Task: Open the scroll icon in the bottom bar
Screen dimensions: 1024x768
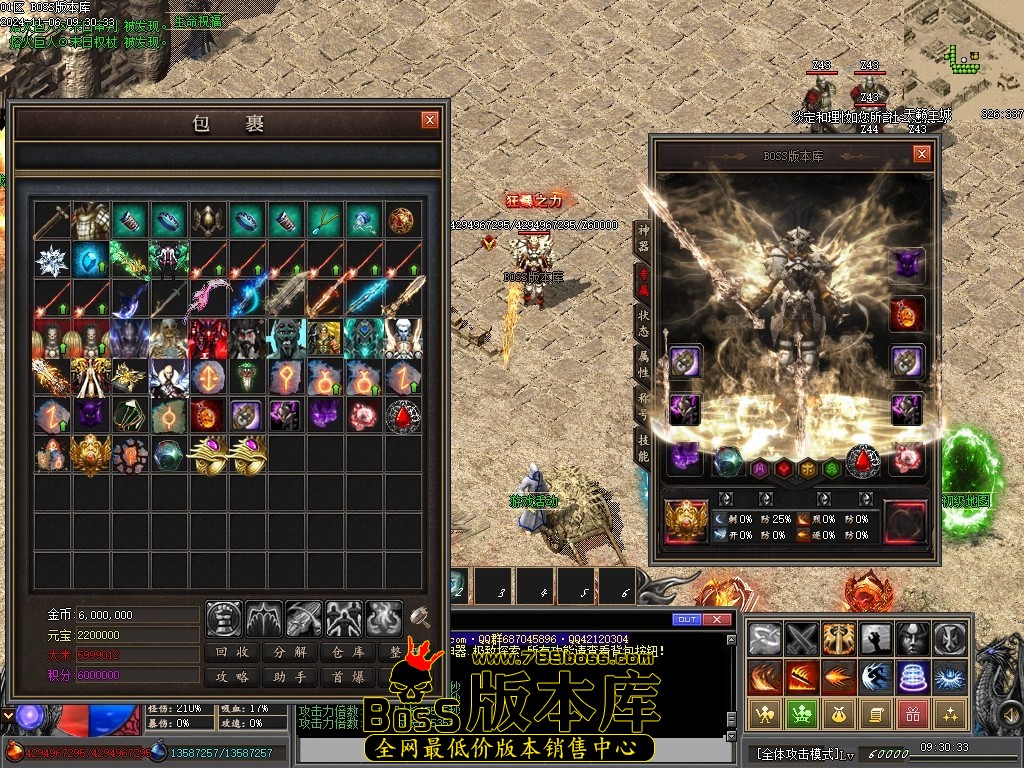Action: click(873, 713)
